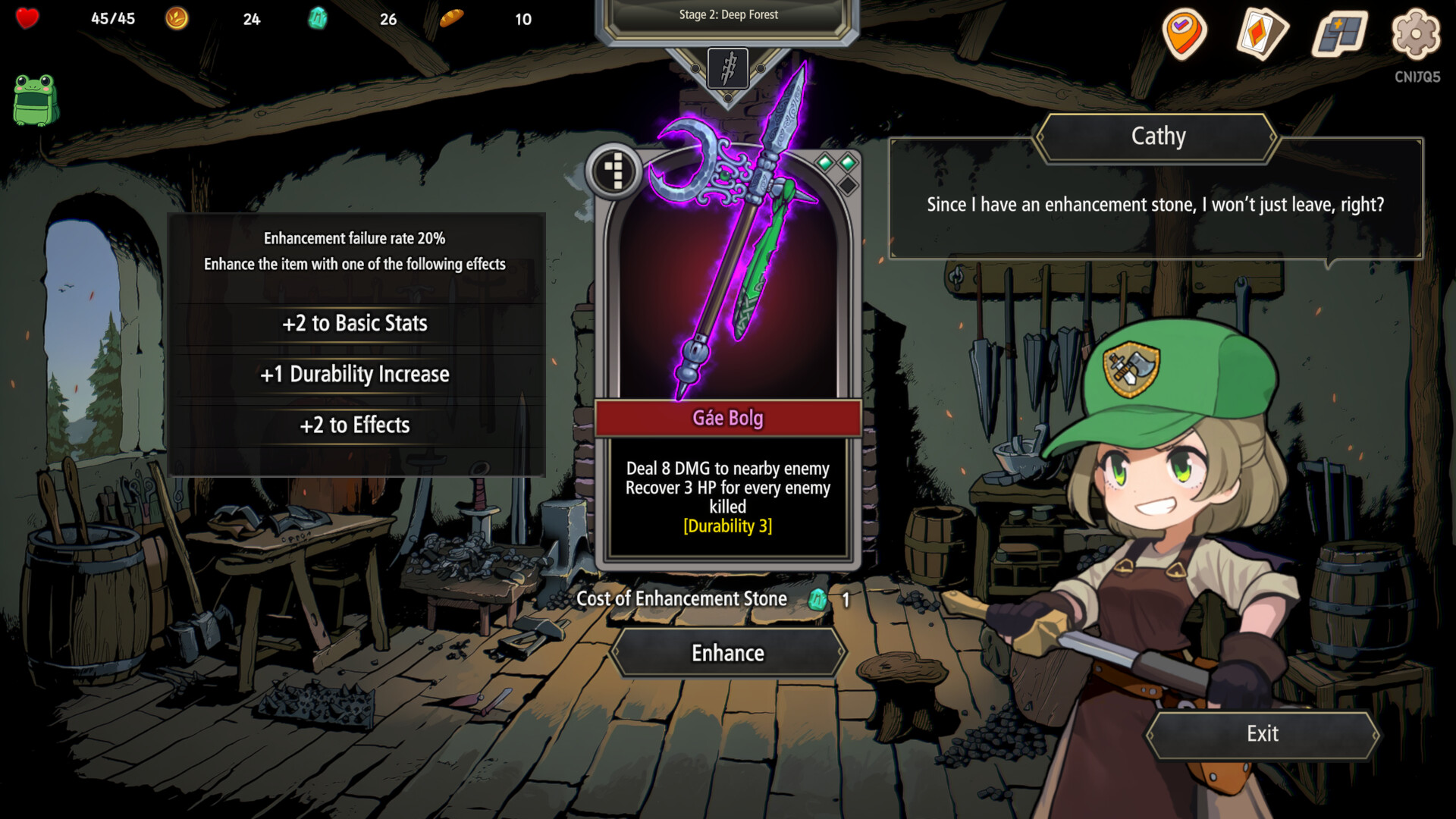Click the Enhance button
The image size is (1456, 819).
[728, 653]
